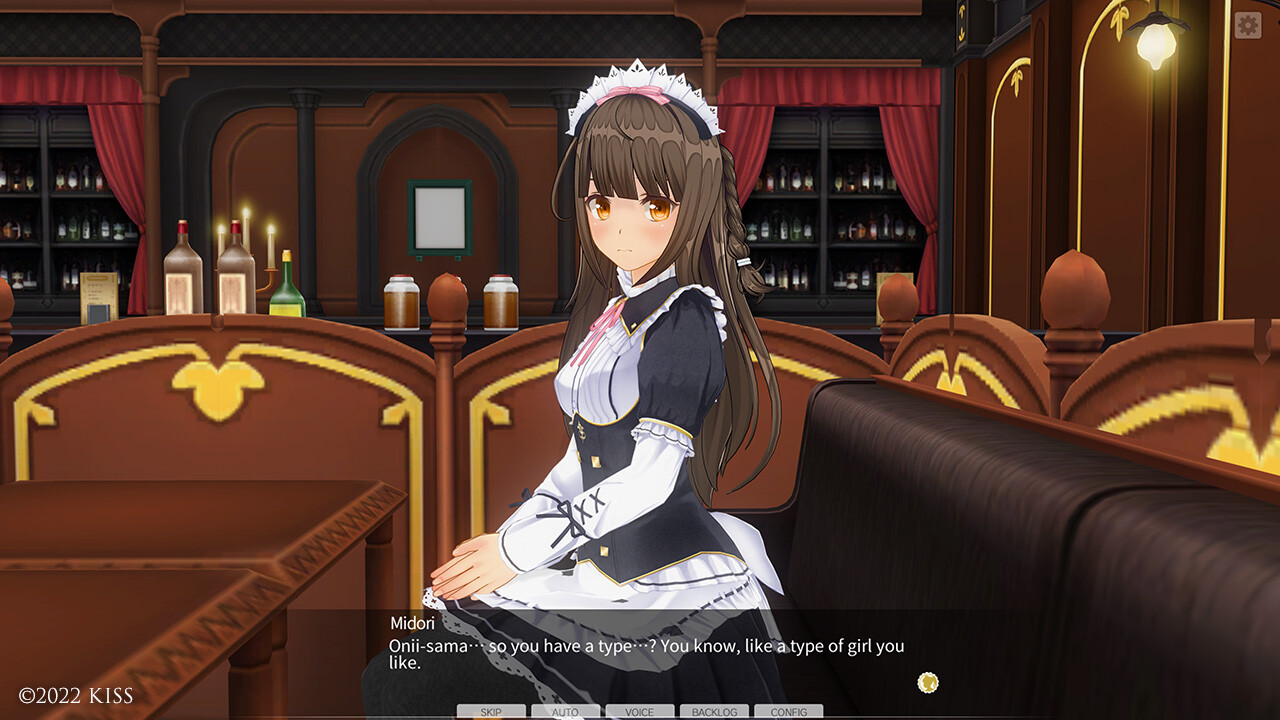Click the dialogue text box to advance
Viewport: 1280px width, 720px height.
coord(640,652)
